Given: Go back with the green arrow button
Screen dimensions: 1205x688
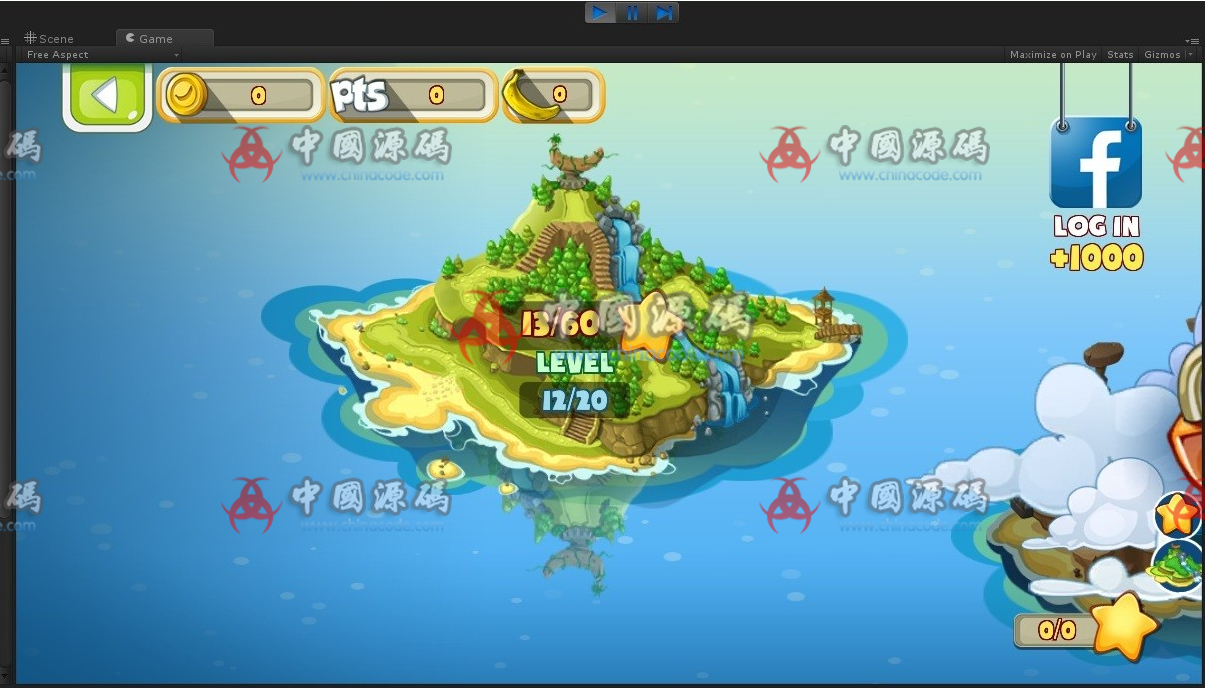Looking at the screenshot, I should (x=107, y=97).
